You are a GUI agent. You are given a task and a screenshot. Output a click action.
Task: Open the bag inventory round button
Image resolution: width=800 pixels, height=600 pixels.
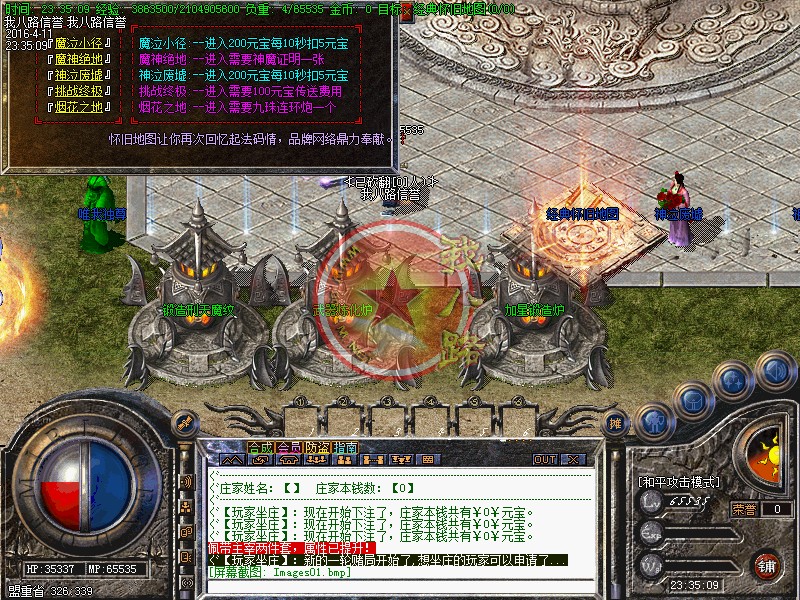coord(693,401)
